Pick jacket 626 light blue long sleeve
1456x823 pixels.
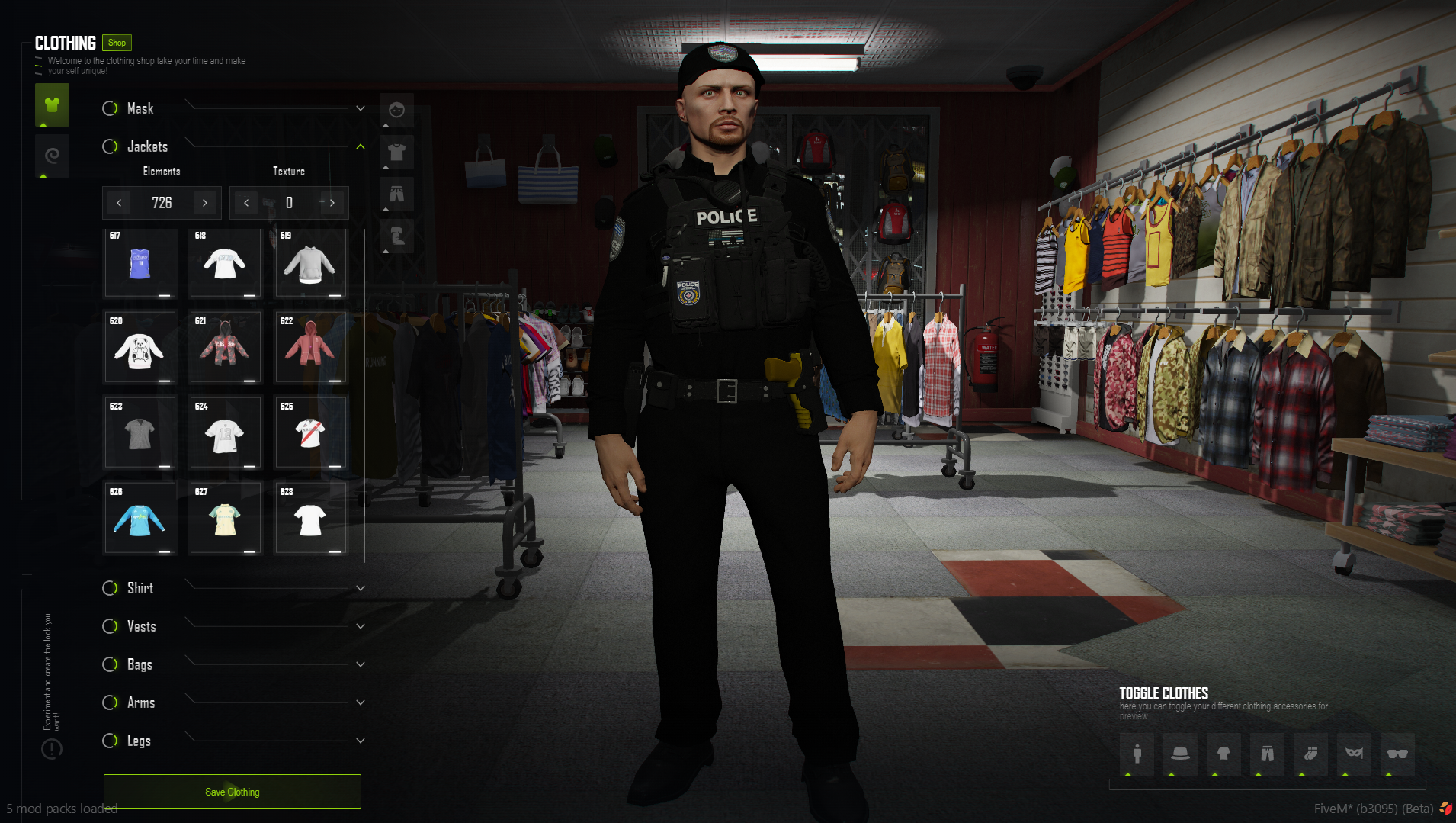(140, 519)
